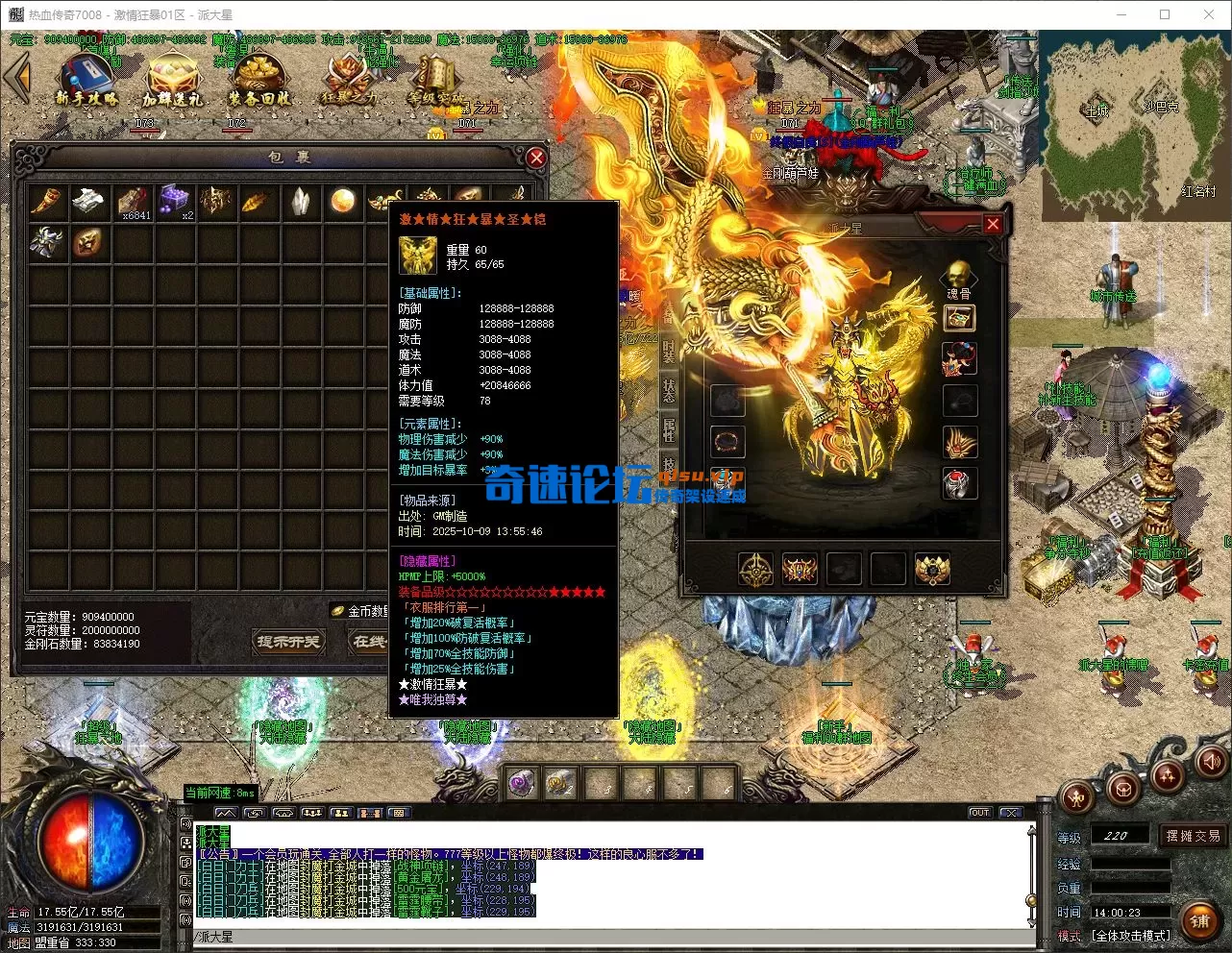Select the purple treasure chest item
Image resolution: width=1232 pixels, height=953 pixels.
coord(175,201)
